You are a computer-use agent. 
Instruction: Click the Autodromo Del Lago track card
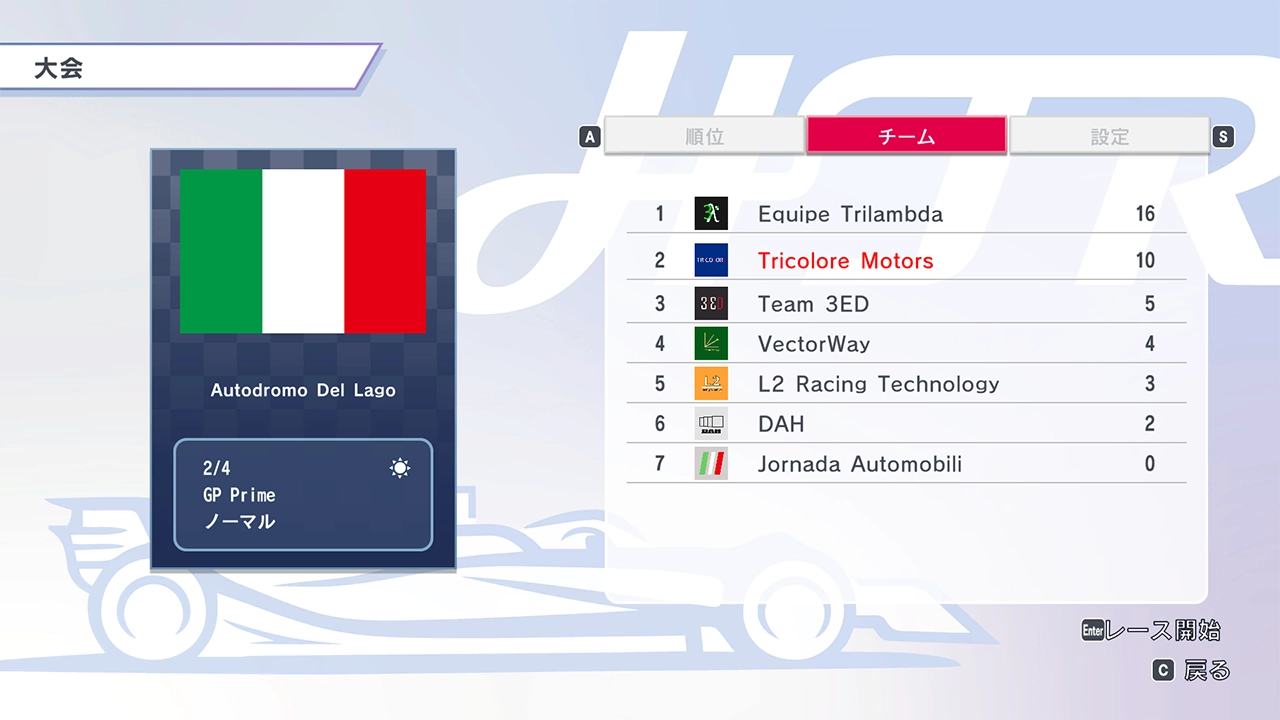pos(303,360)
